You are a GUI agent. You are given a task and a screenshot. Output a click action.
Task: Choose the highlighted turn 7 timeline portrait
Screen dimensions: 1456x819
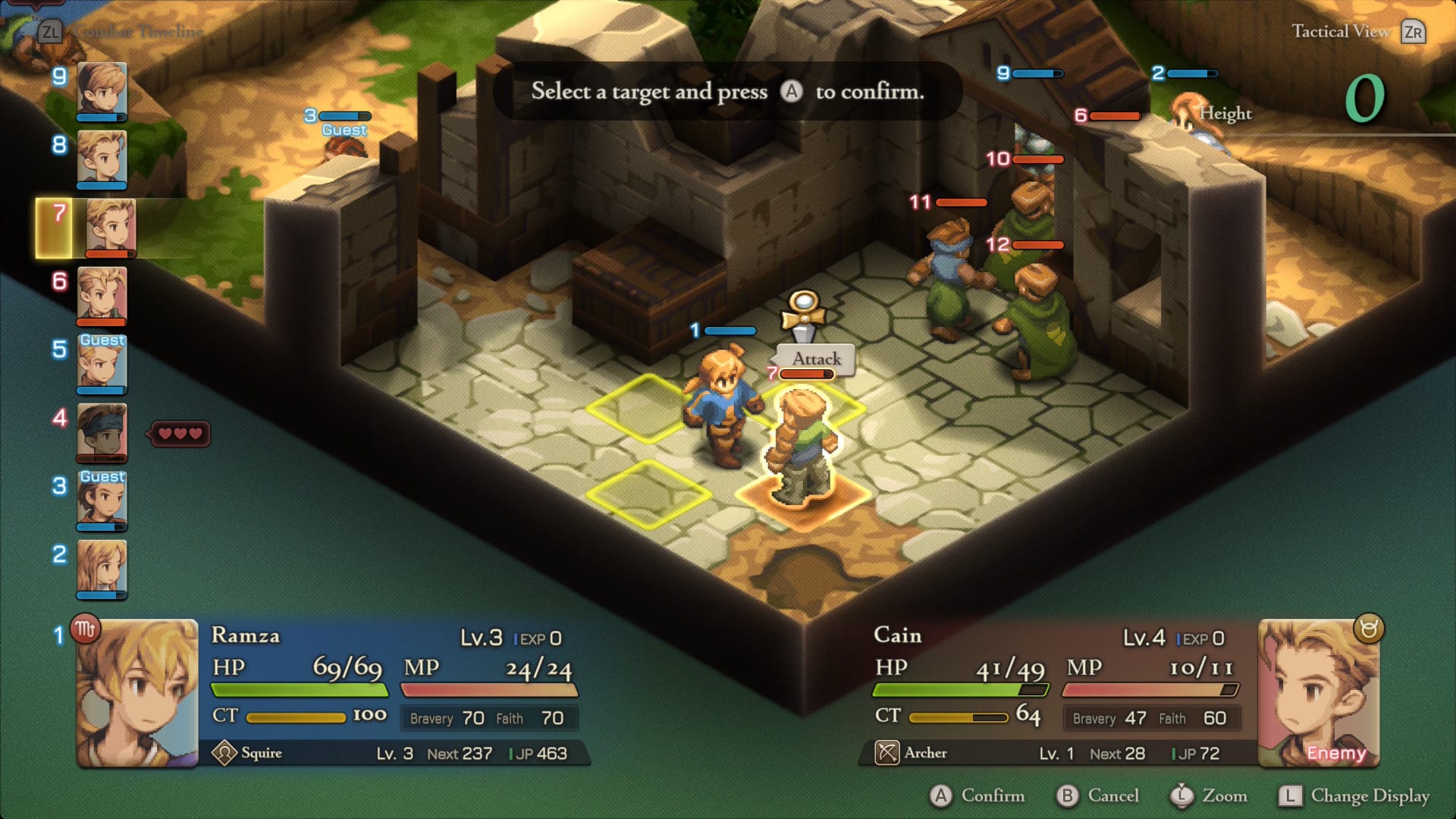tap(110, 227)
